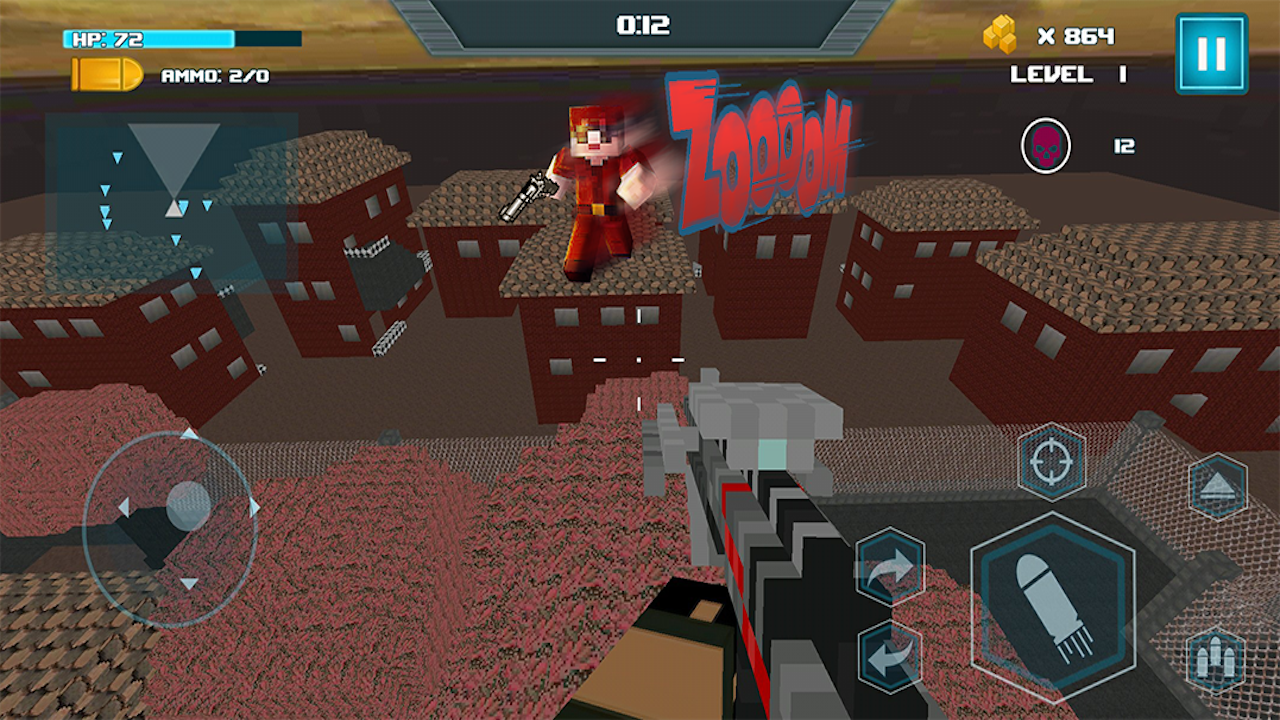Click the 0:12 countdown timer

644,25
